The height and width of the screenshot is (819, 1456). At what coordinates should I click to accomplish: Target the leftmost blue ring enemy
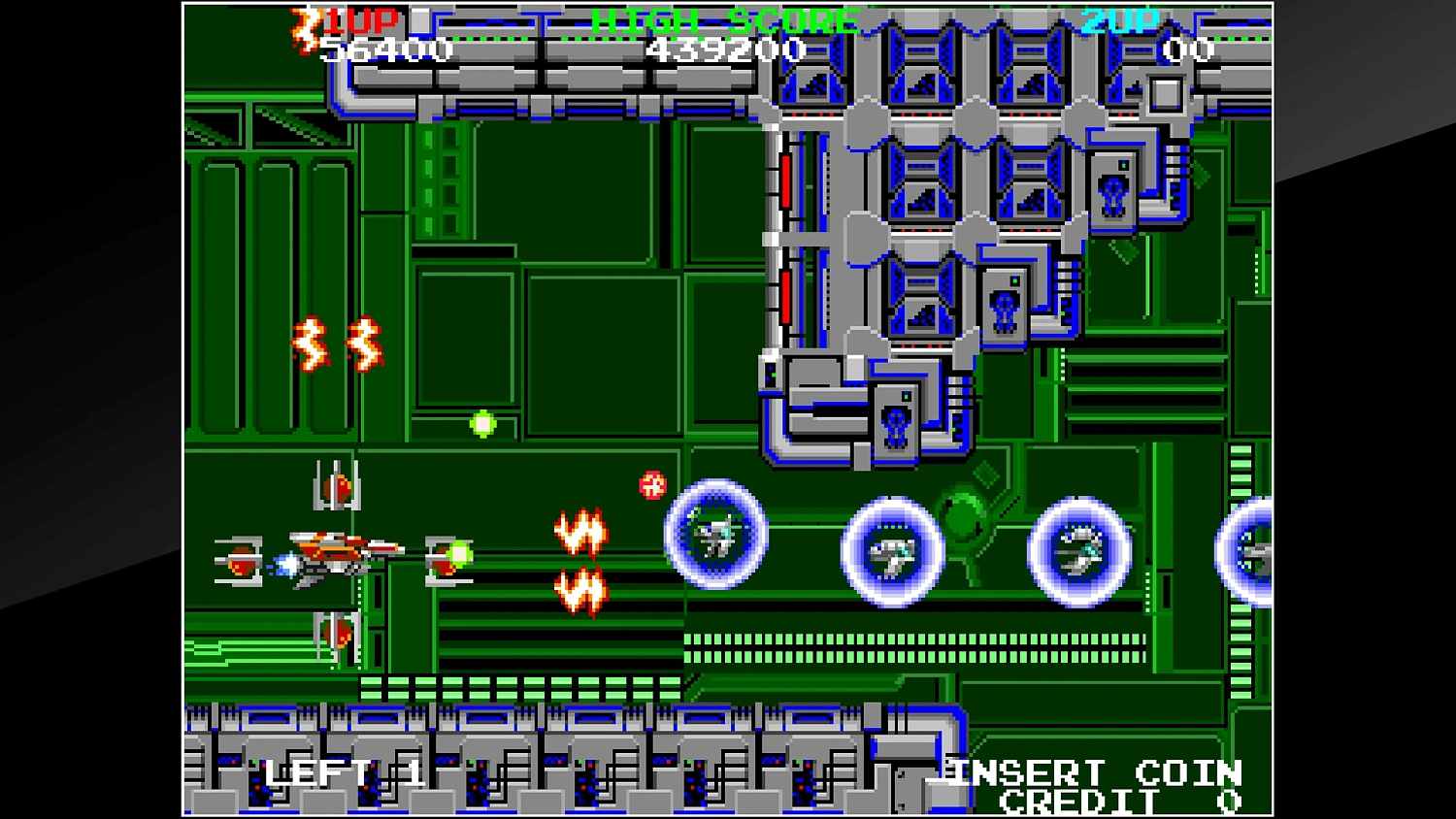click(x=715, y=534)
